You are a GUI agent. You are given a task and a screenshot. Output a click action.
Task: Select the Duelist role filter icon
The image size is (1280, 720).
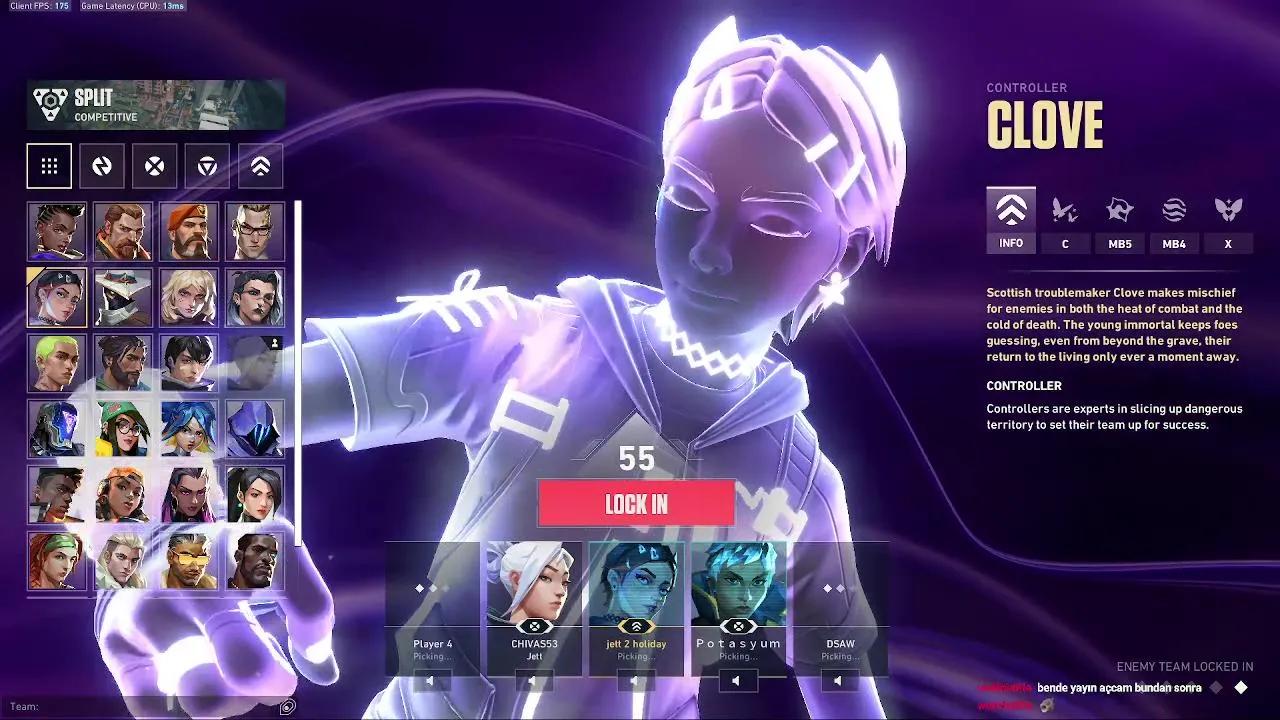[x=102, y=166]
